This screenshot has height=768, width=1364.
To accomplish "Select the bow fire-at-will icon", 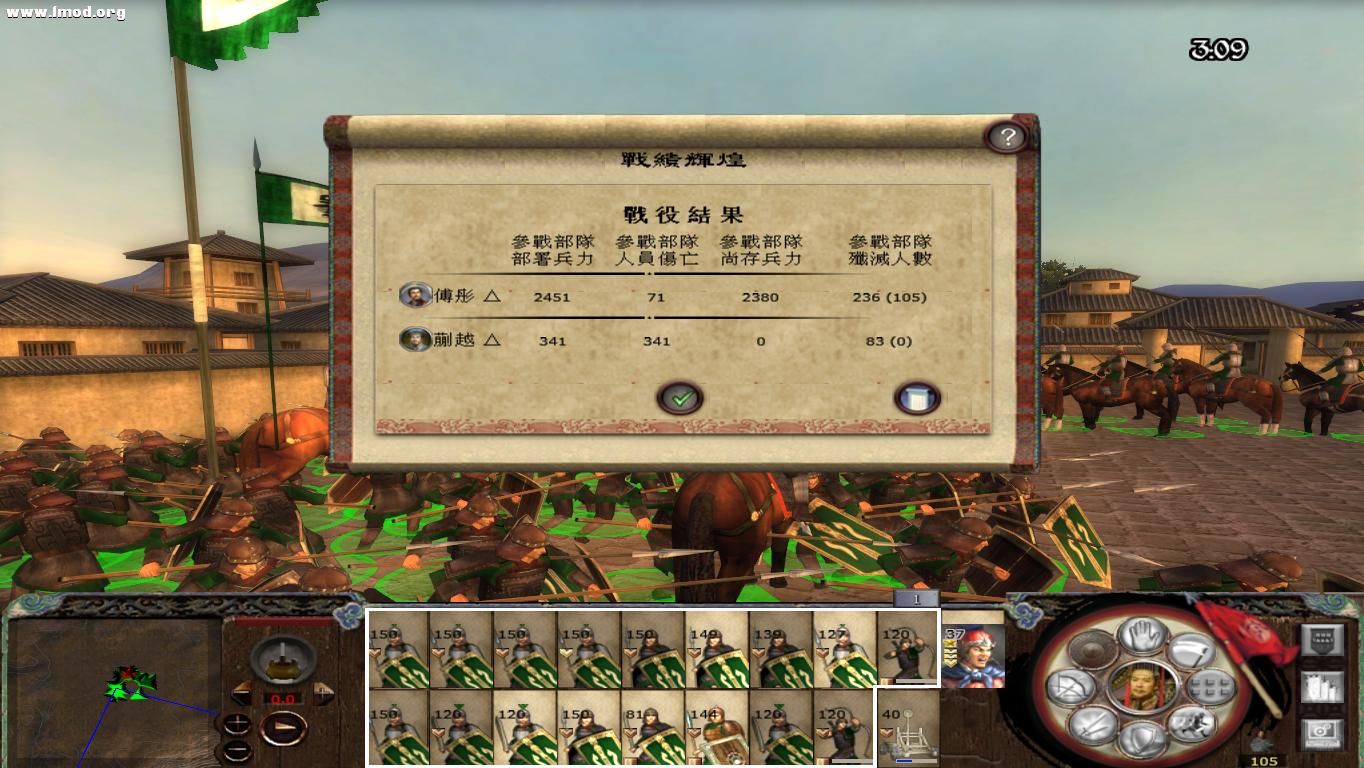I will click(x=1073, y=688).
